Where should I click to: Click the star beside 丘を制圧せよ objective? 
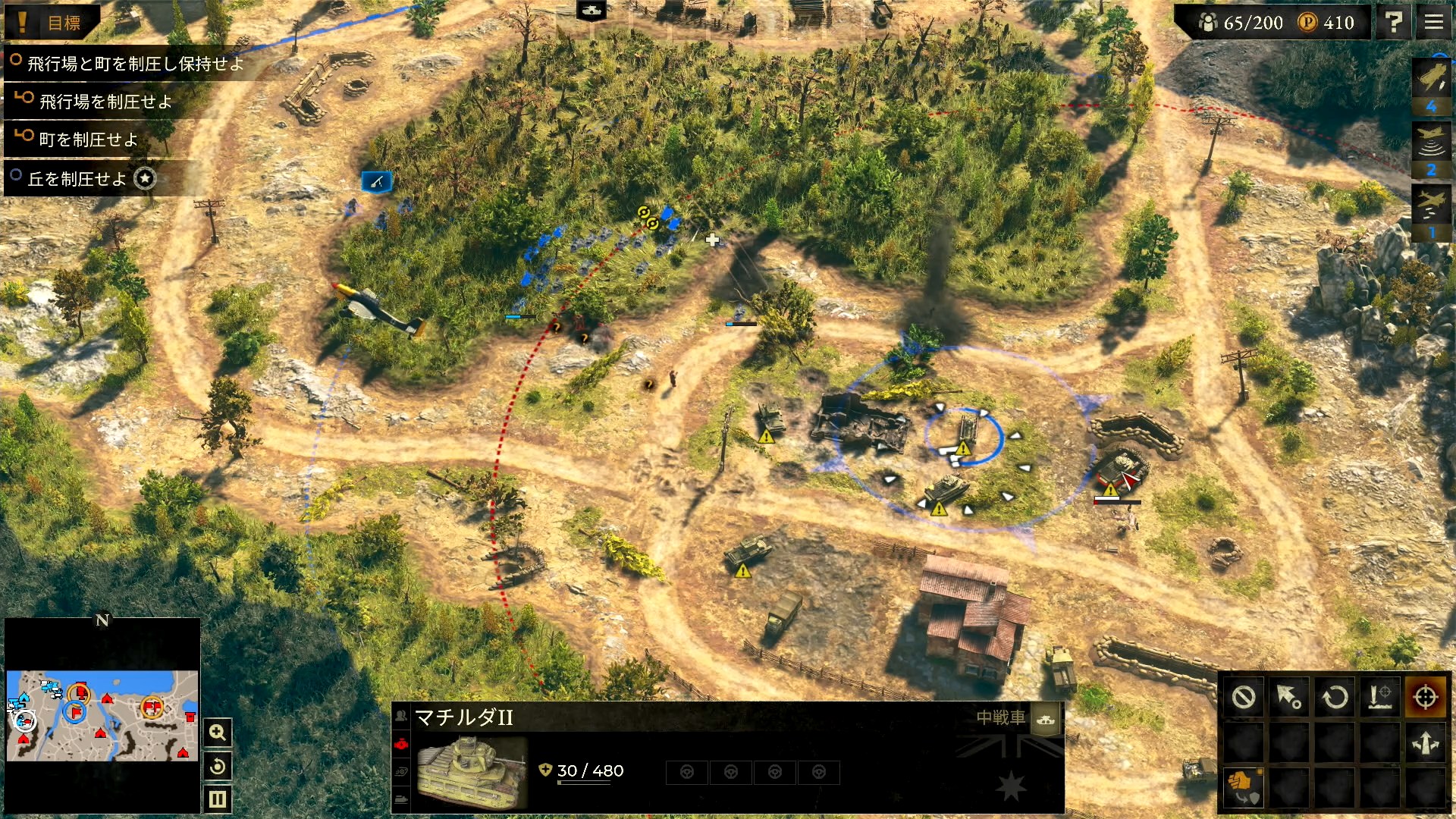[x=143, y=178]
